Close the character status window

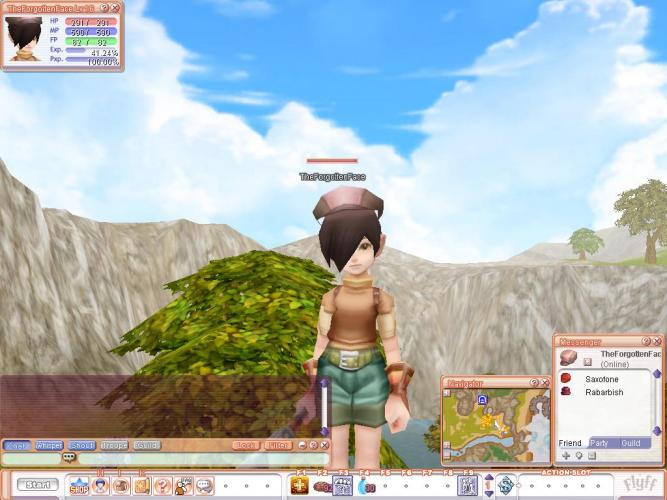117,8
